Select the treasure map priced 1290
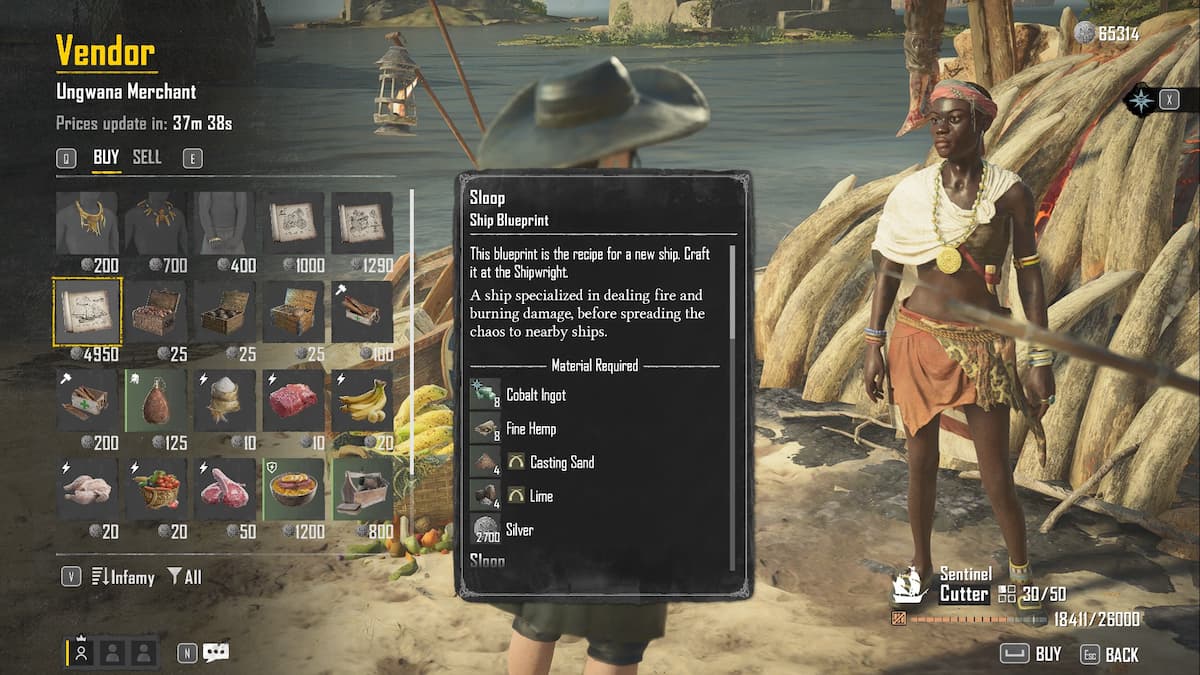The height and width of the screenshot is (675, 1200). [x=362, y=223]
